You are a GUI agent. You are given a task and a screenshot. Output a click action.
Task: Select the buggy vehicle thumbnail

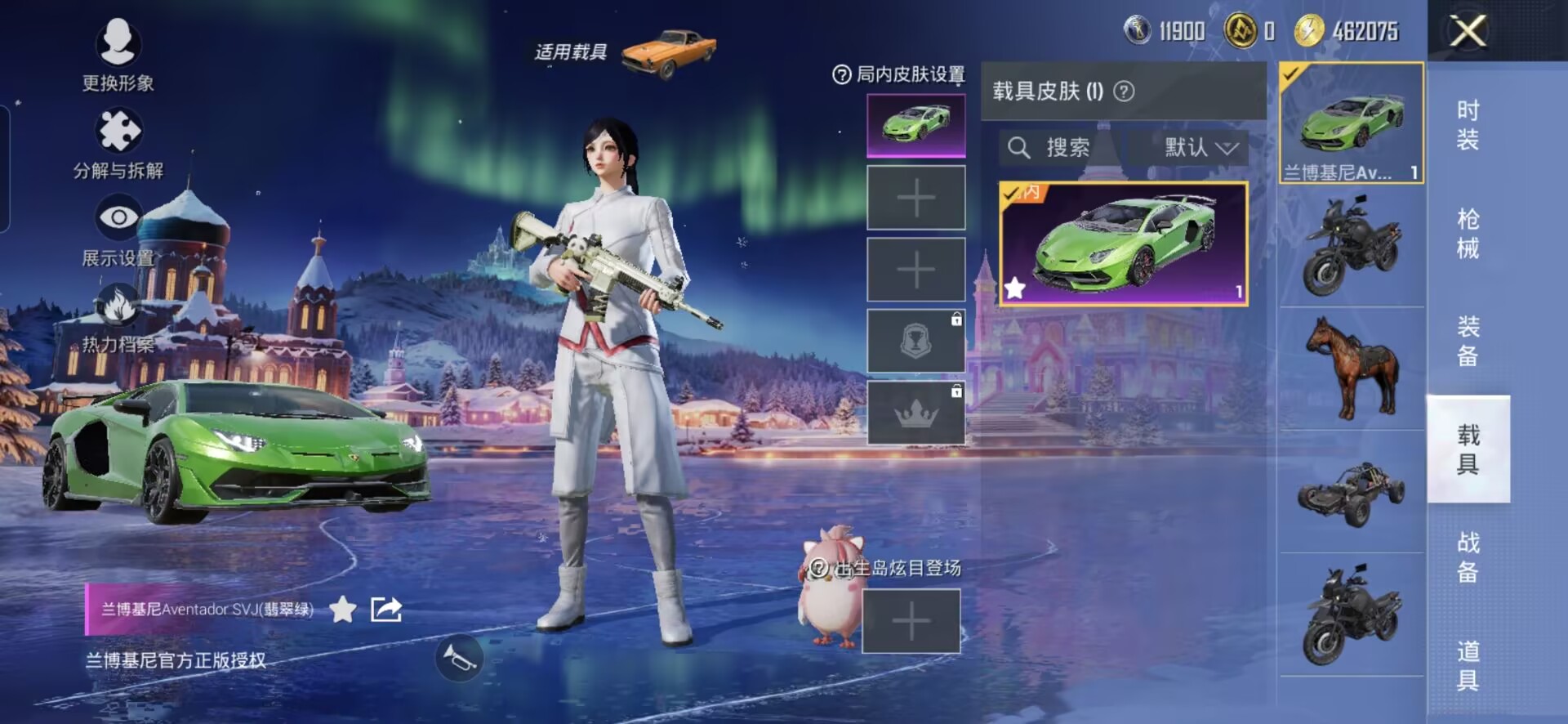[x=1352, y=492]
